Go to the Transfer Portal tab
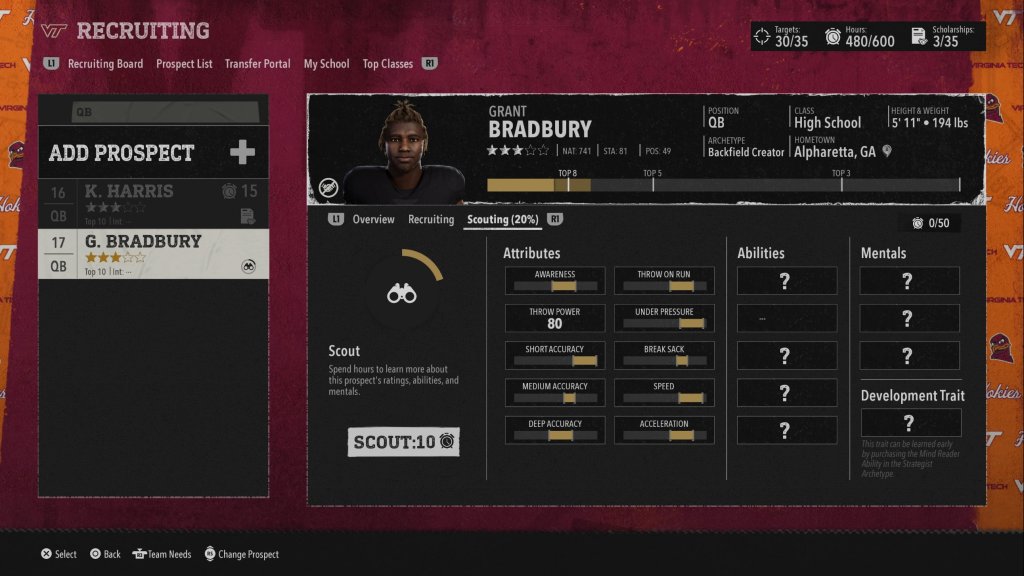The width and height of the screenshot is (1024, 576). (x=257, y=64)
